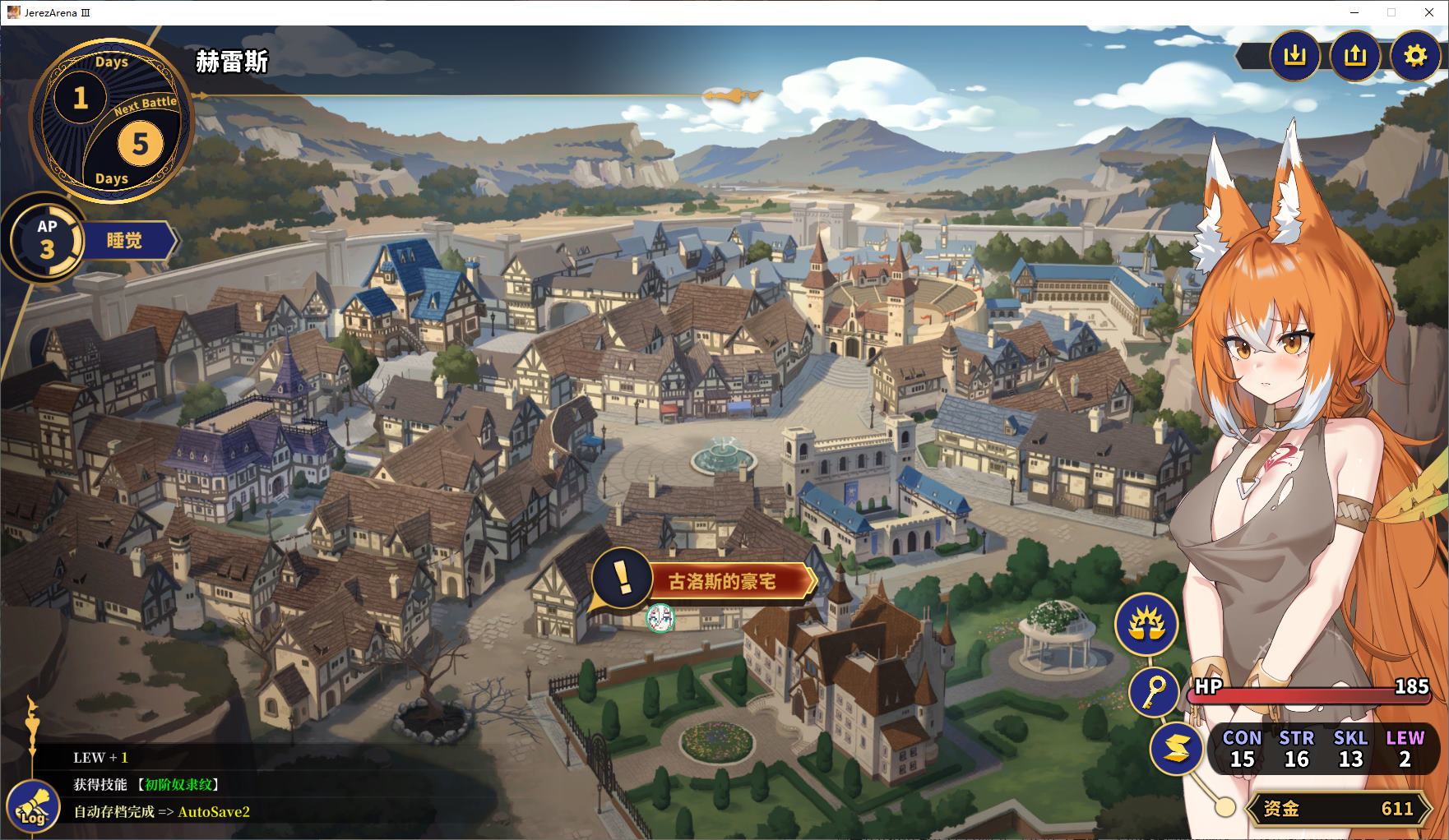The height and width of the screenshot is (840, 1449).
Task: Select the character portrait token on map
Action: click(x=660, y=618)
